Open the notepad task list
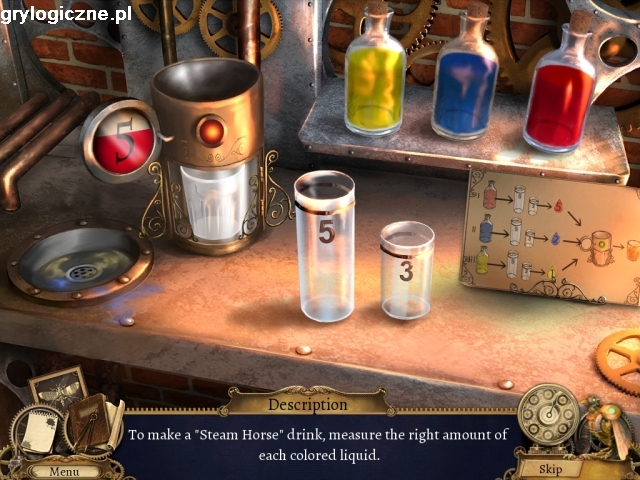Image resolution: width=640 pixels, height=480 pixels. tap(38, 431)
